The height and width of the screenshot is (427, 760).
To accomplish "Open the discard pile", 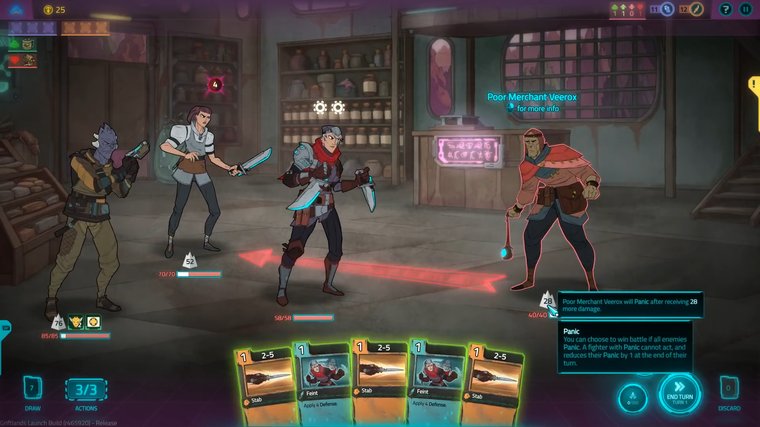I will [x=729, y=388].
